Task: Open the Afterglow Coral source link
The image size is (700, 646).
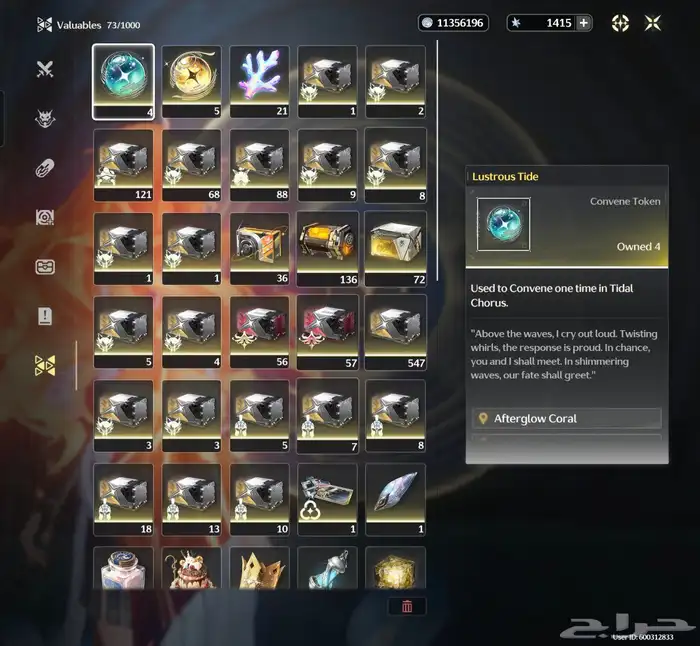Action: click(x=567, y=418)
